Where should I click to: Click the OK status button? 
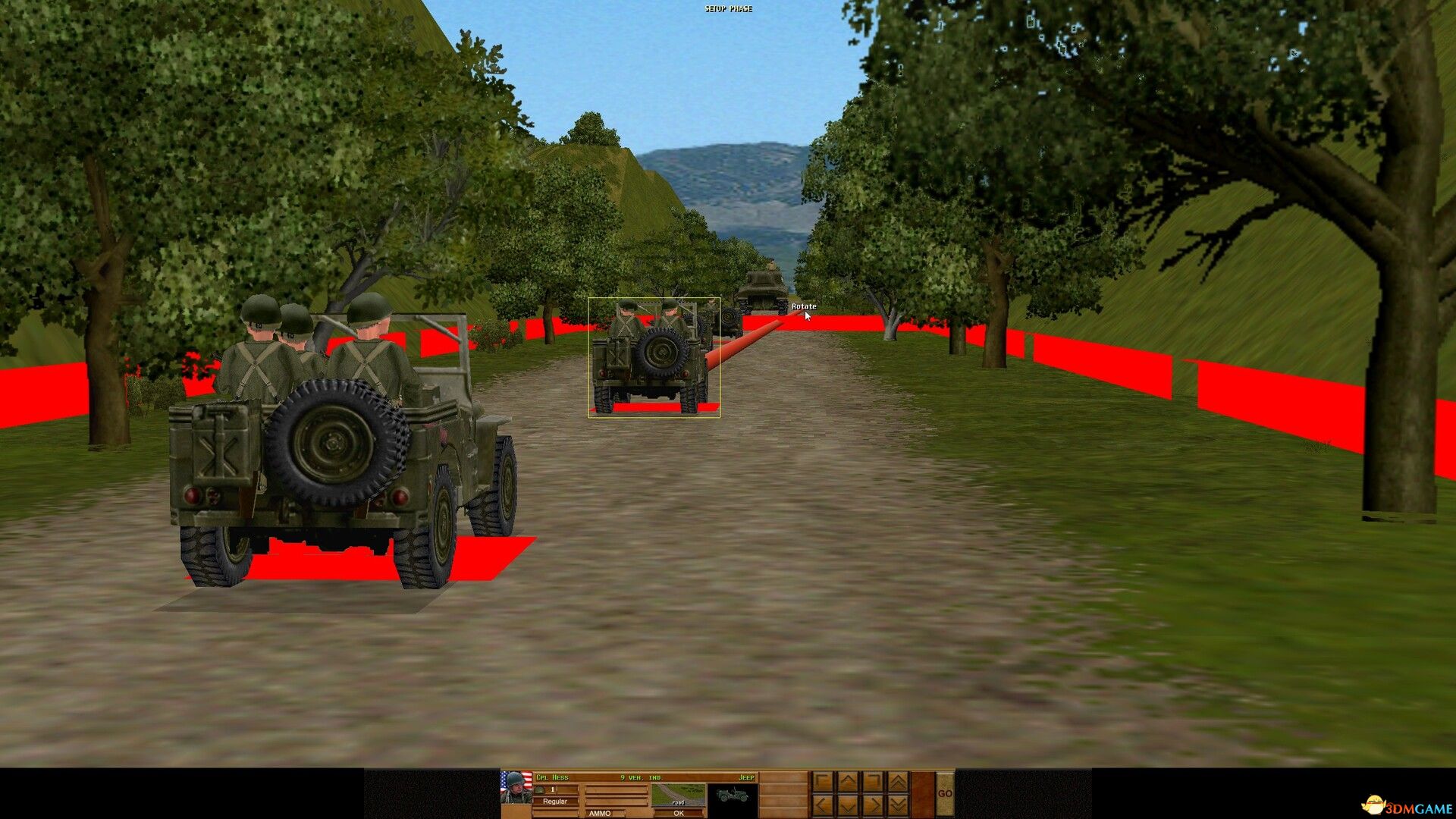[x=678, y=814]
